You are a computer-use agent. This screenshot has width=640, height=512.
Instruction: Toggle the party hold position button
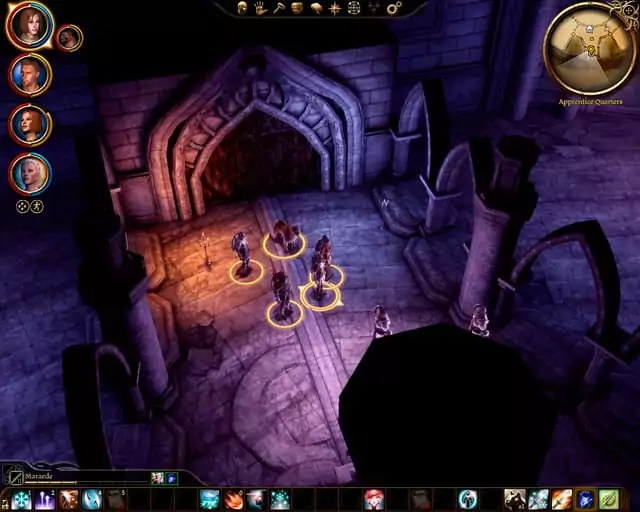click(37, 206)
